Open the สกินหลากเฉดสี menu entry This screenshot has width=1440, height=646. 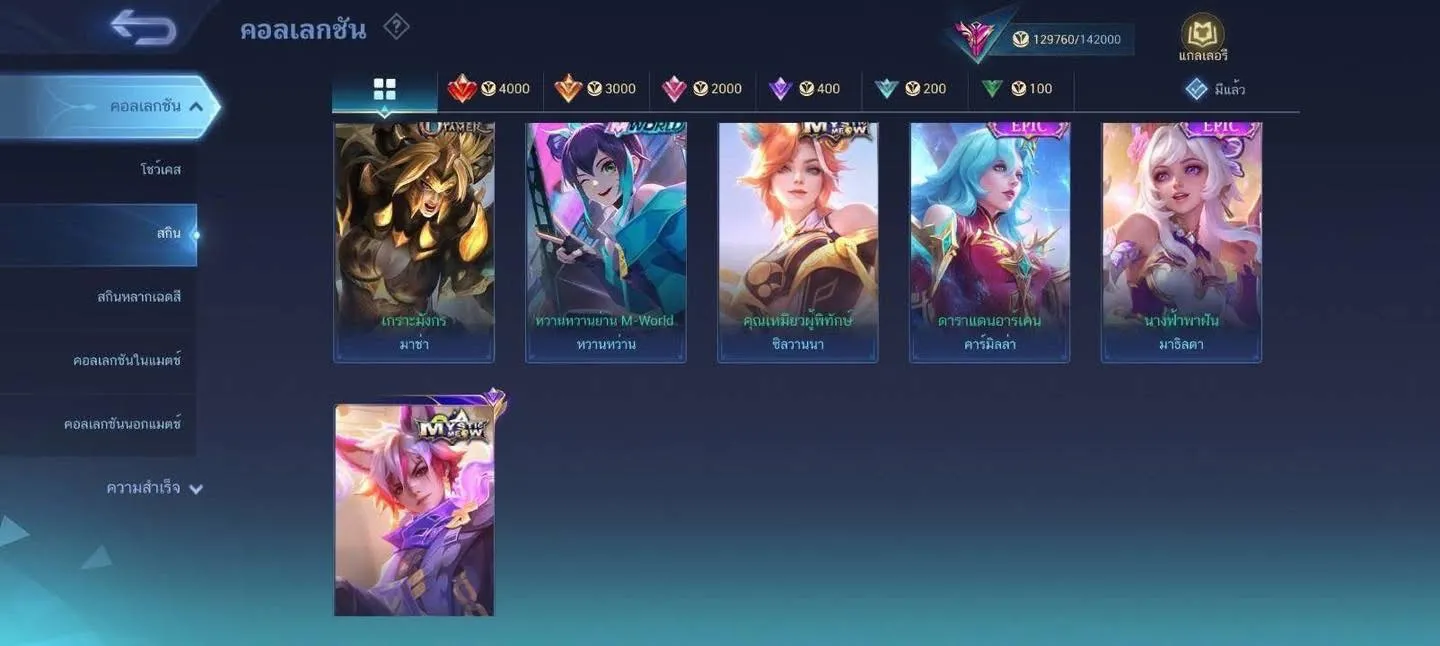(138, 297)
